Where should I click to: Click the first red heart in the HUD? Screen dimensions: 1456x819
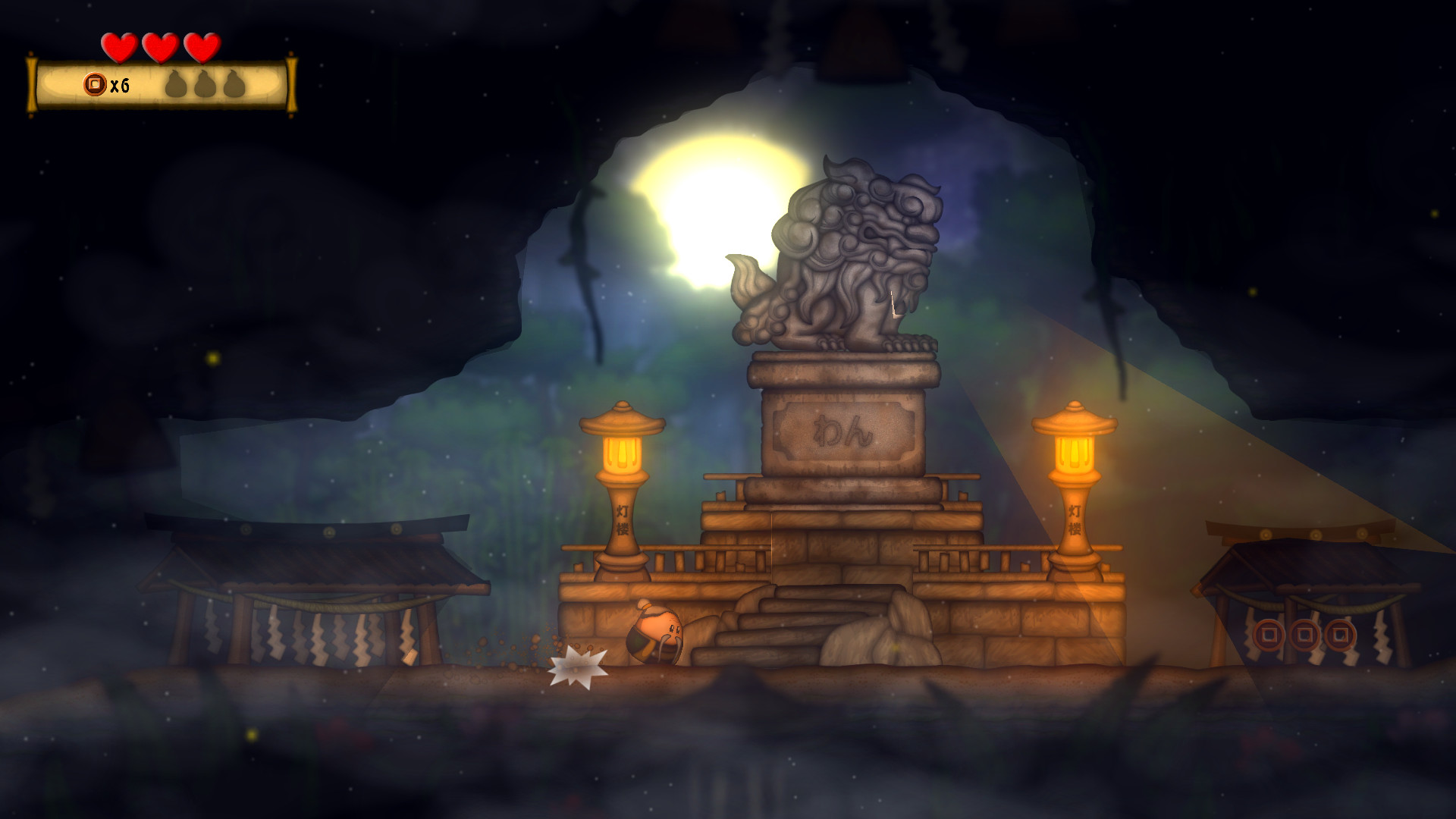118,47
